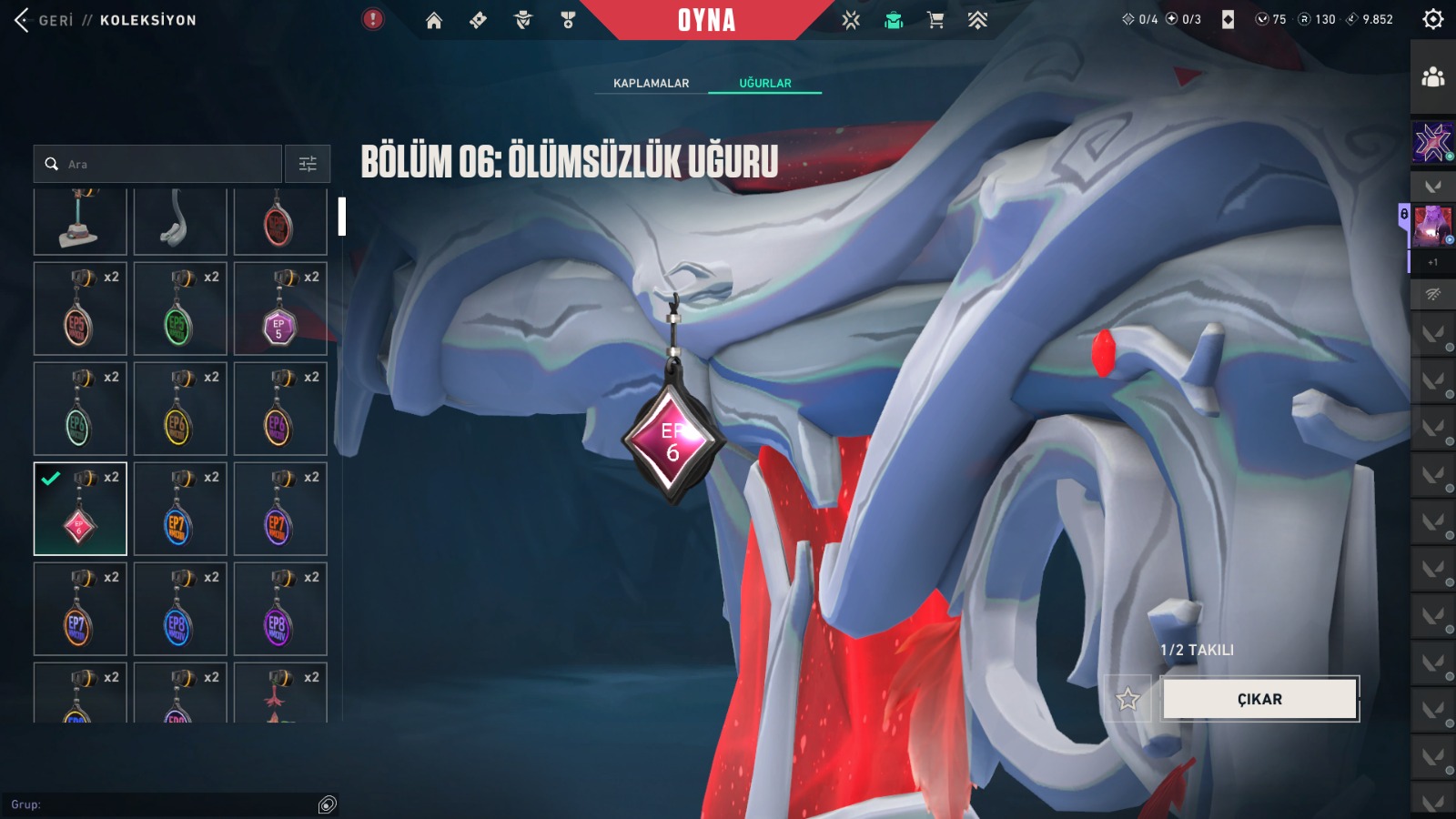Select the player avatar portrait

[x=1431, y=225]
